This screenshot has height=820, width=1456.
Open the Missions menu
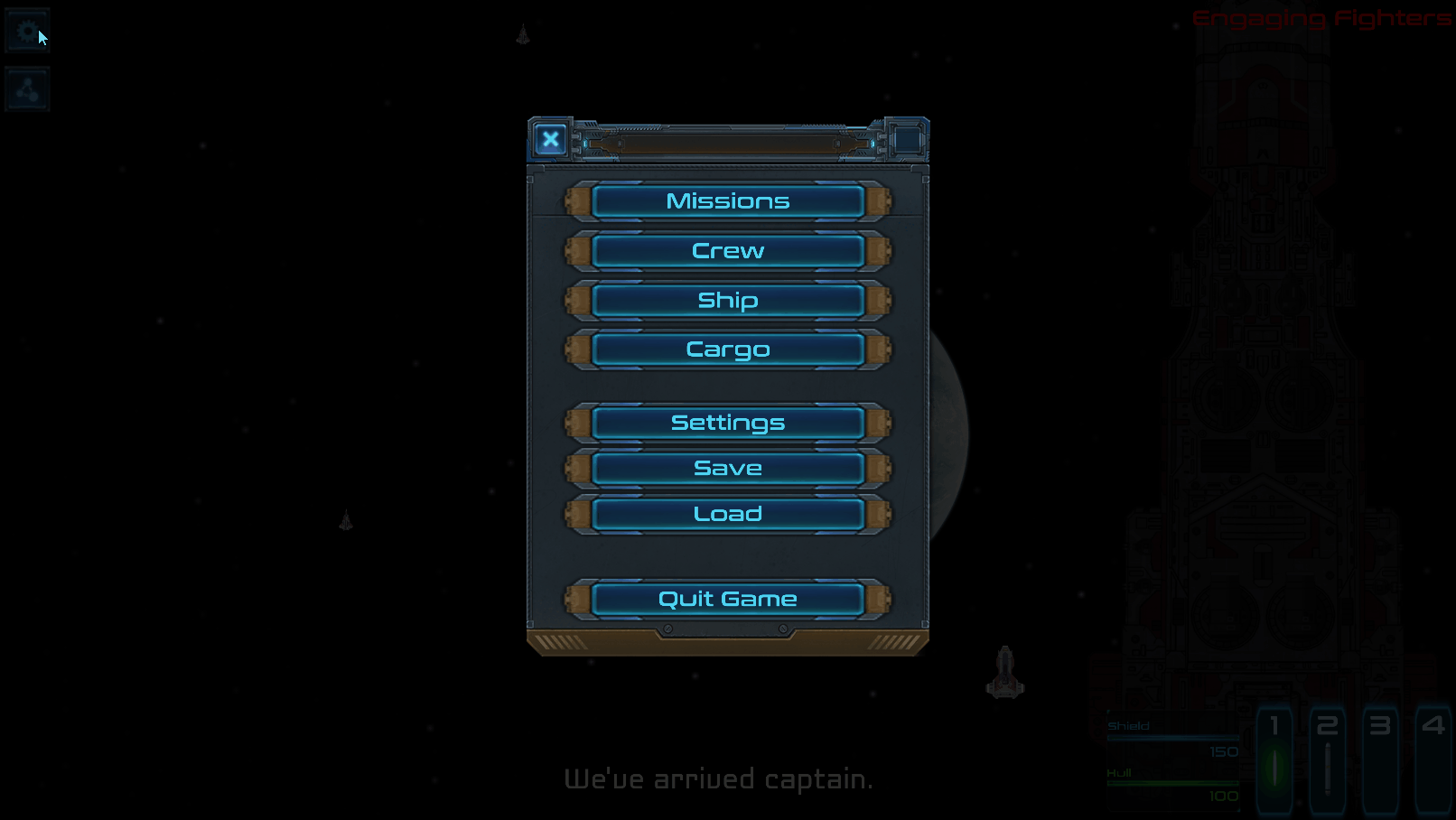(x=726, y=200)
